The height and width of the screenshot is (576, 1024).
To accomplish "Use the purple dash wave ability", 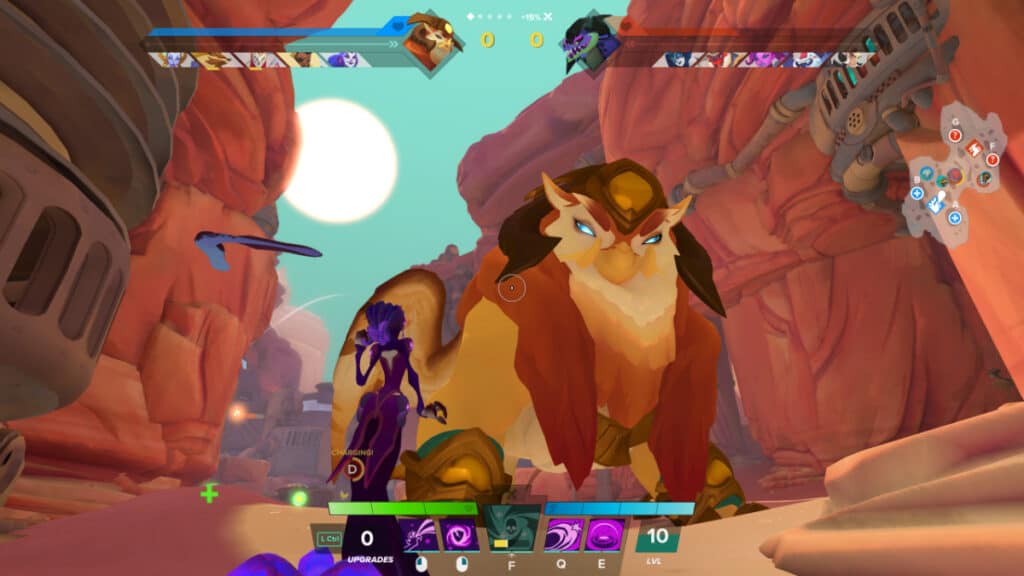I will coord(564,534).
